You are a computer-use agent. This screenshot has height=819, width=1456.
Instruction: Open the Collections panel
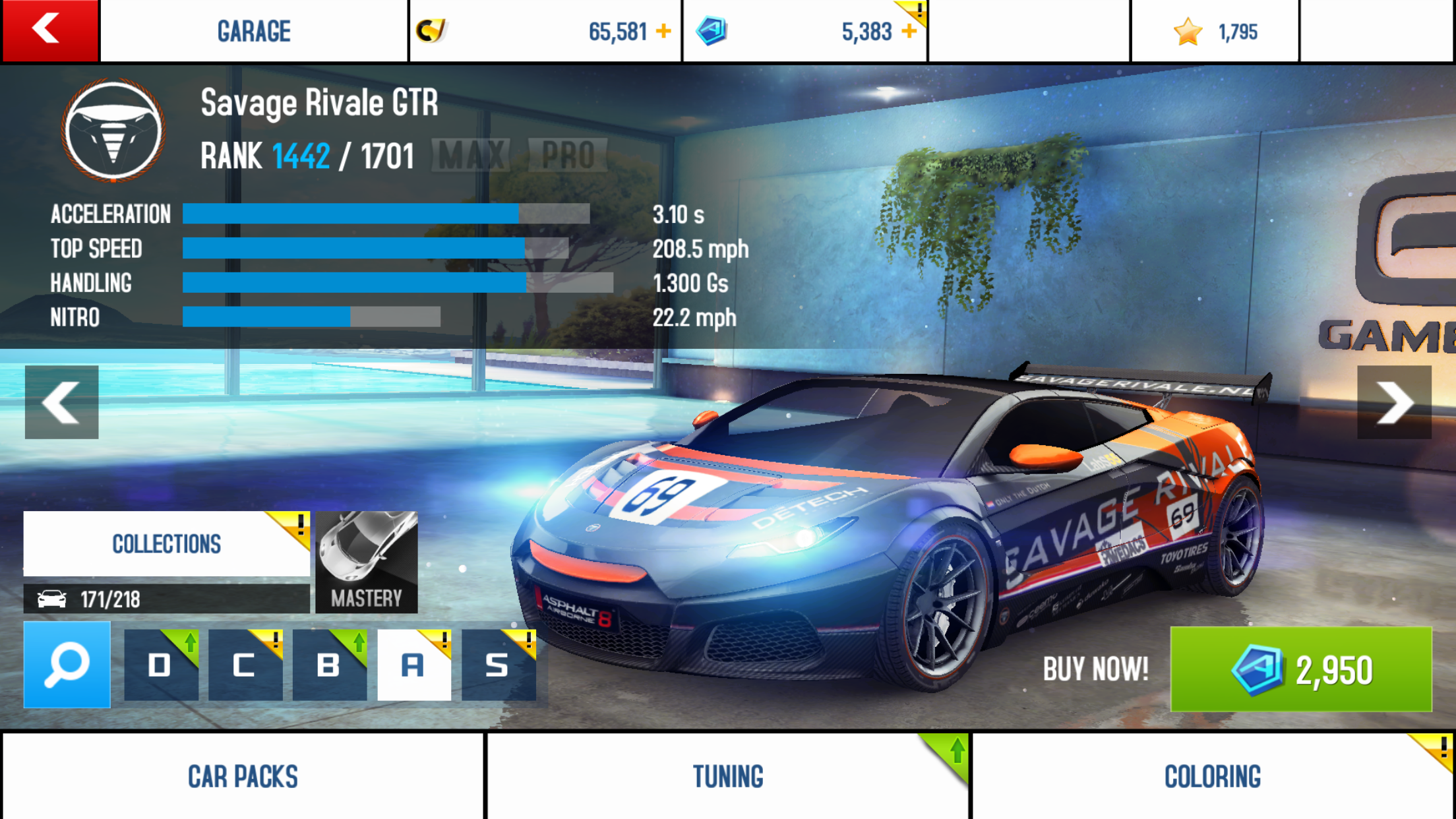point(166,544)
